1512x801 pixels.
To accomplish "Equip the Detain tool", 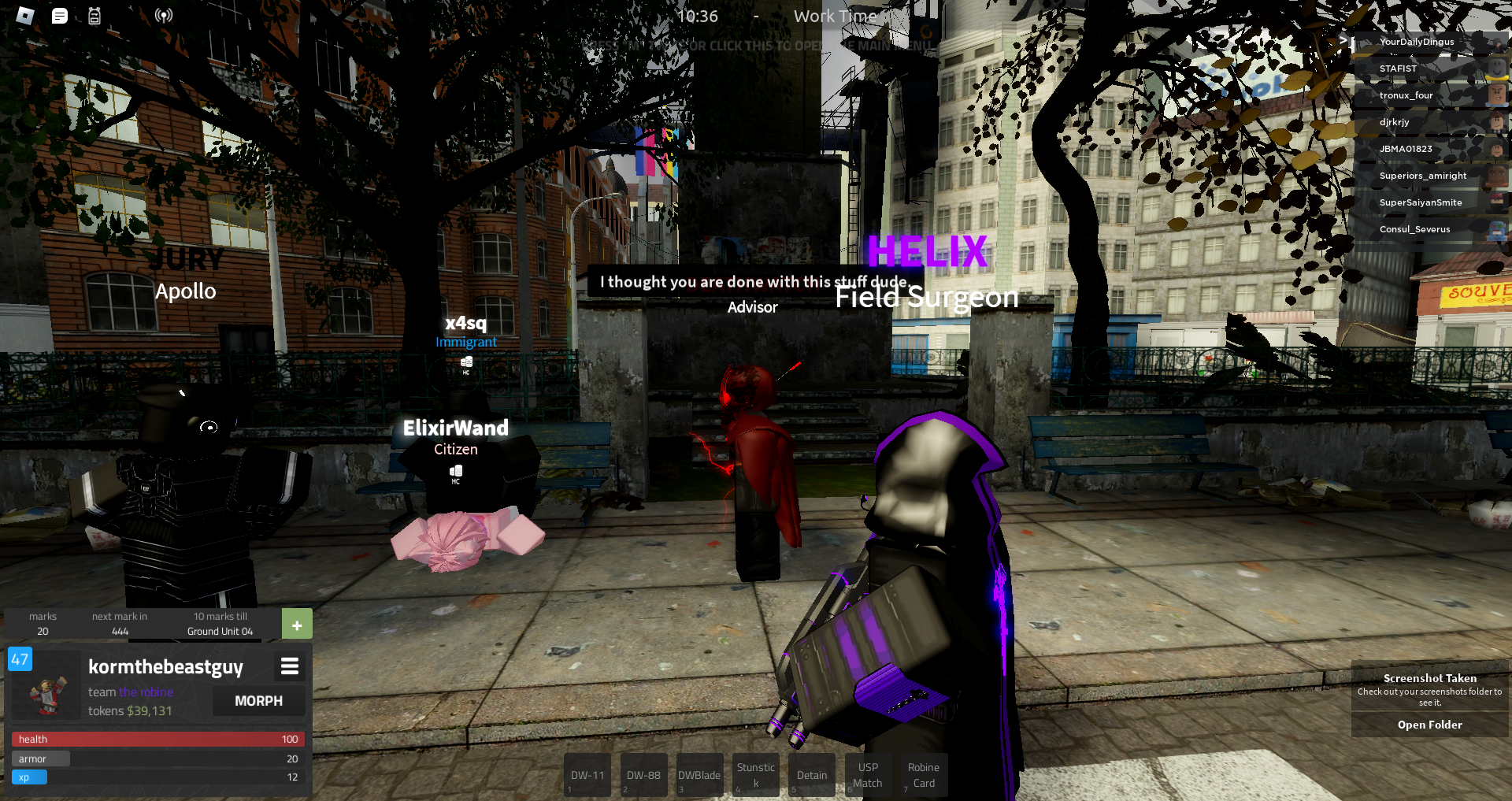I will click(811, 776).
